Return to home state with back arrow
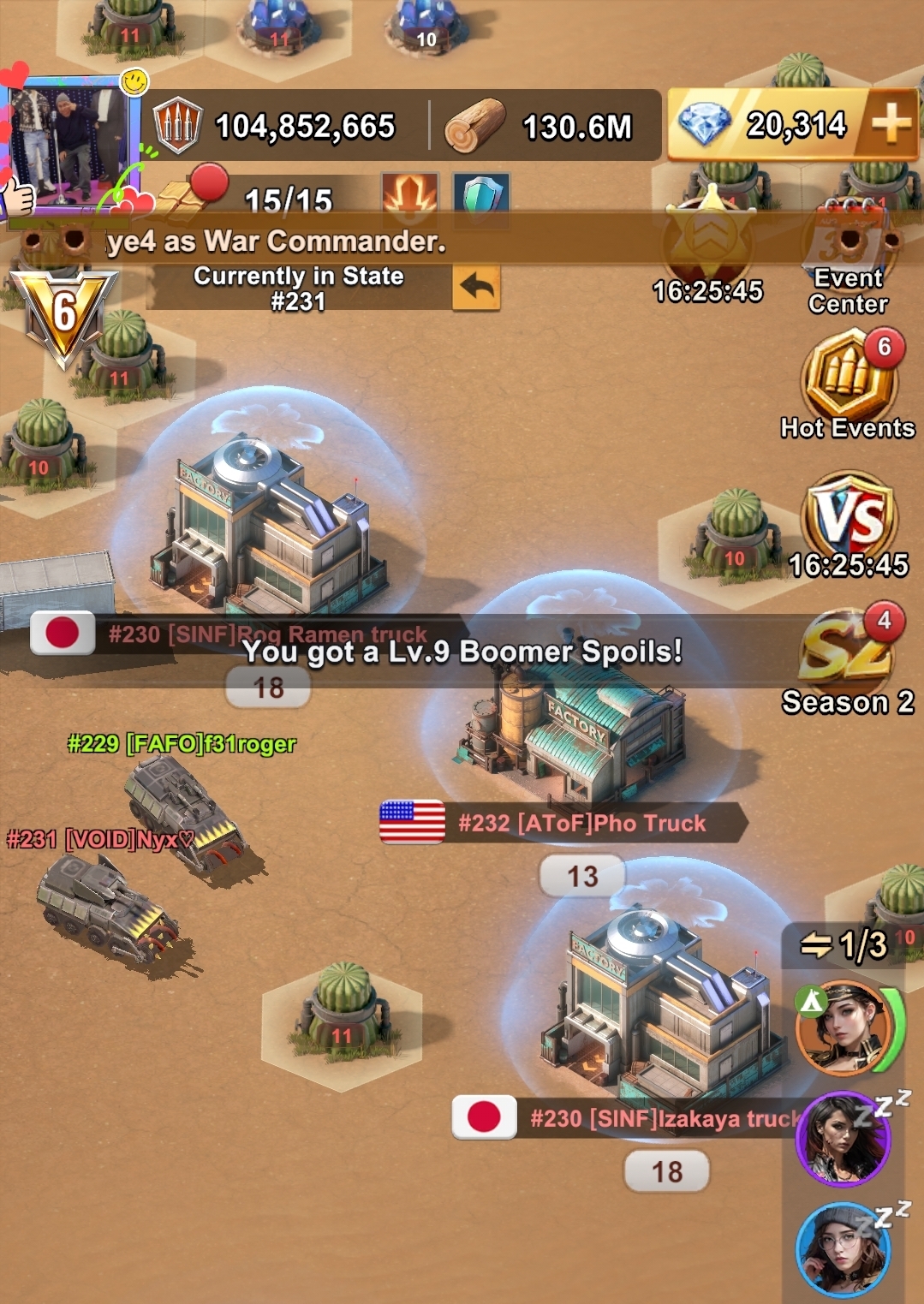The height and width of the screenshot is (1304, 924). 476,288
